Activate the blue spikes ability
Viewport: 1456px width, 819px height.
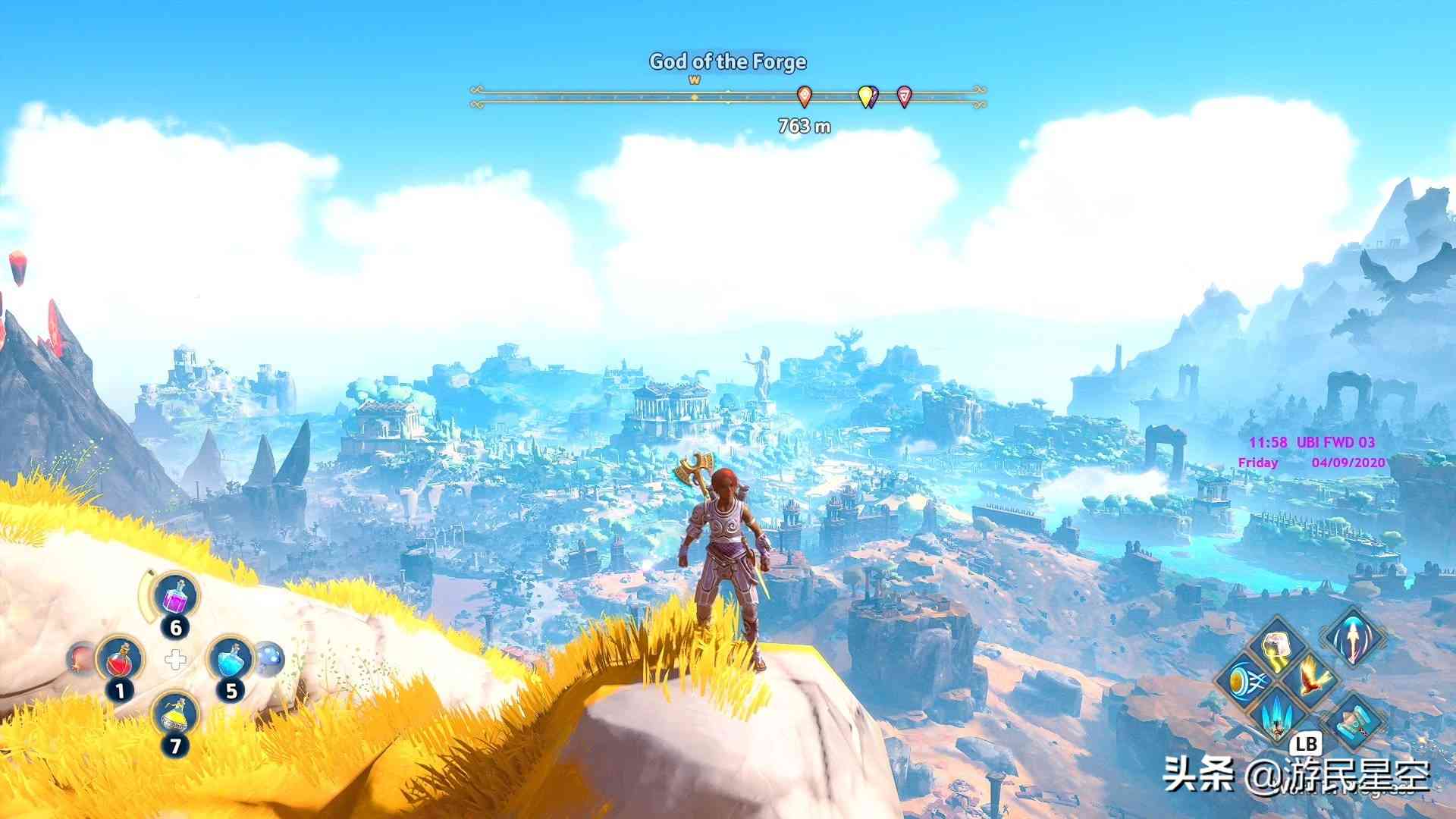[1278, 713]
